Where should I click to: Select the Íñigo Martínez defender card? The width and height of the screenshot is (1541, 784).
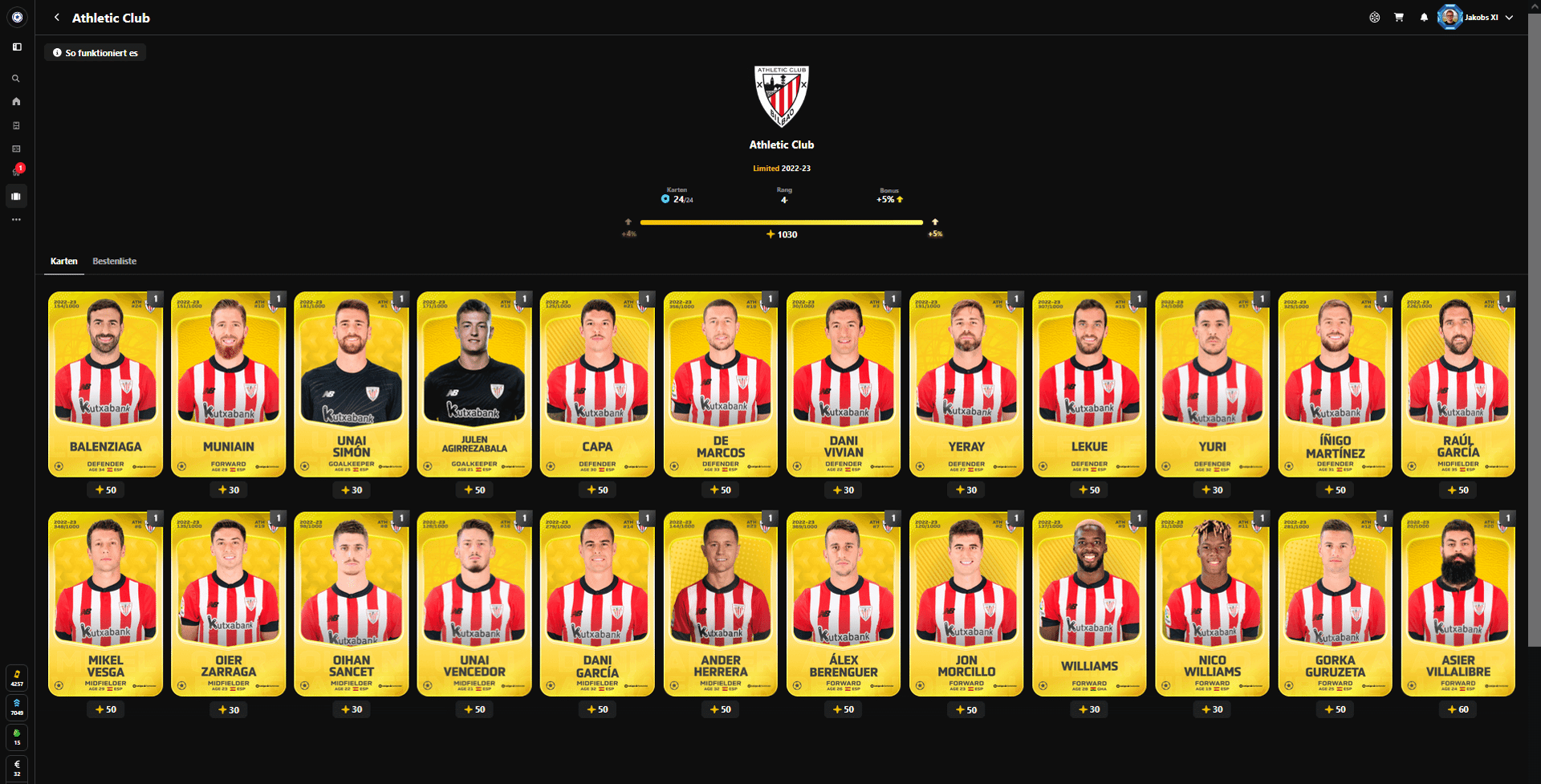coord(1335,384)
